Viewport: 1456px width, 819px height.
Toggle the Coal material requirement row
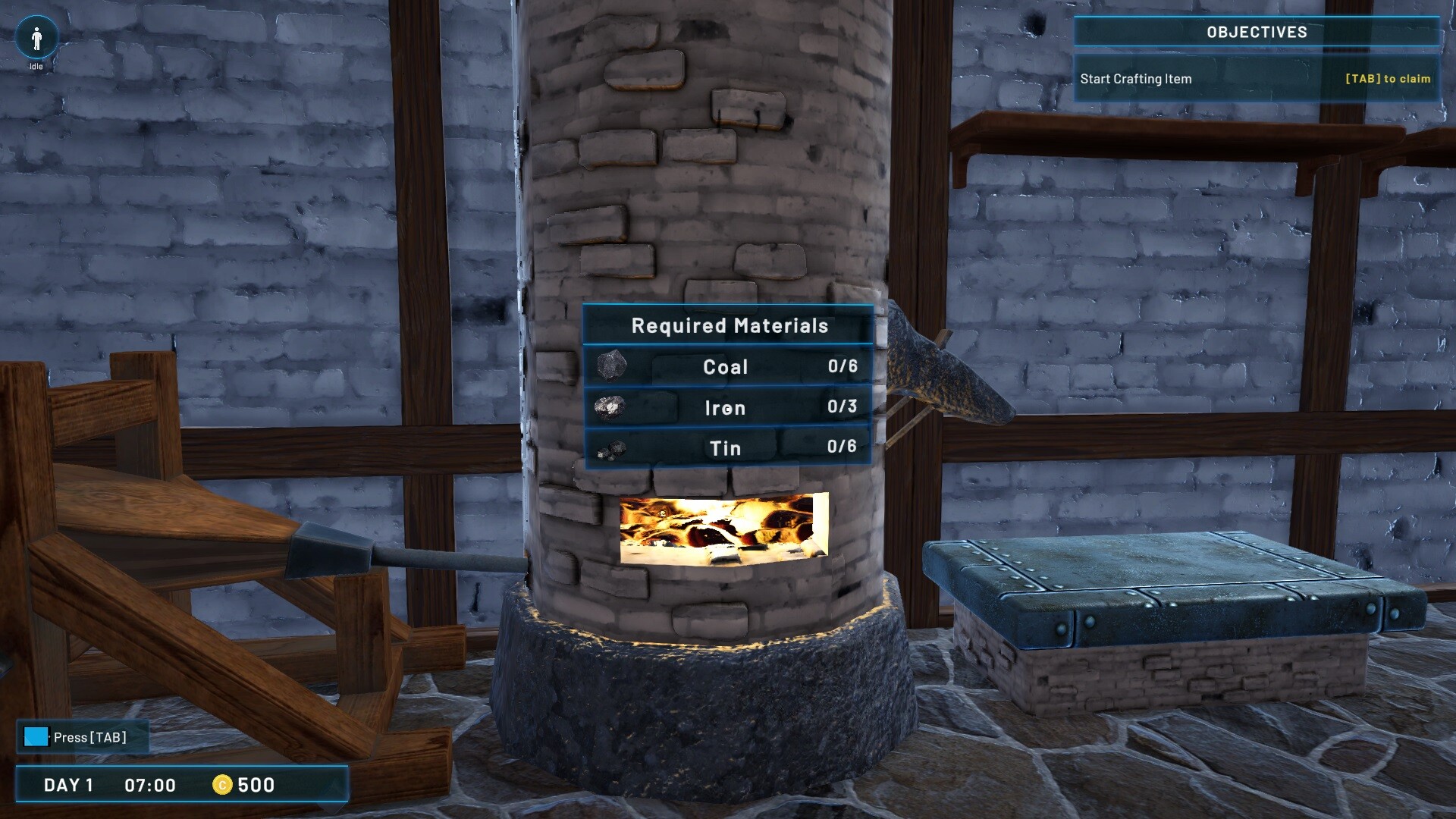(x=726, y=366)
